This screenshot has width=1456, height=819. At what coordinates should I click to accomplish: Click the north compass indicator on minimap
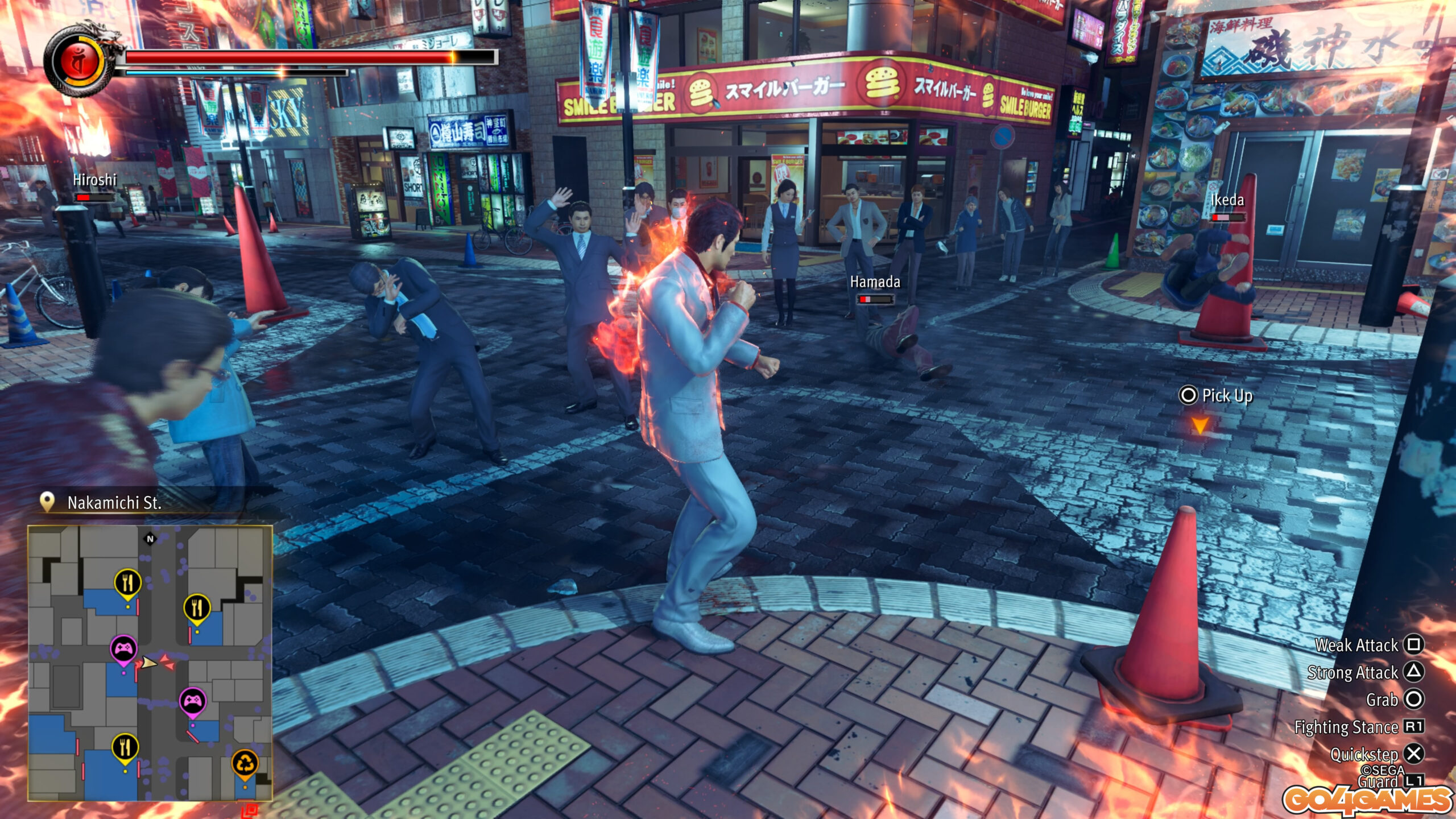[x=150, y=539]
